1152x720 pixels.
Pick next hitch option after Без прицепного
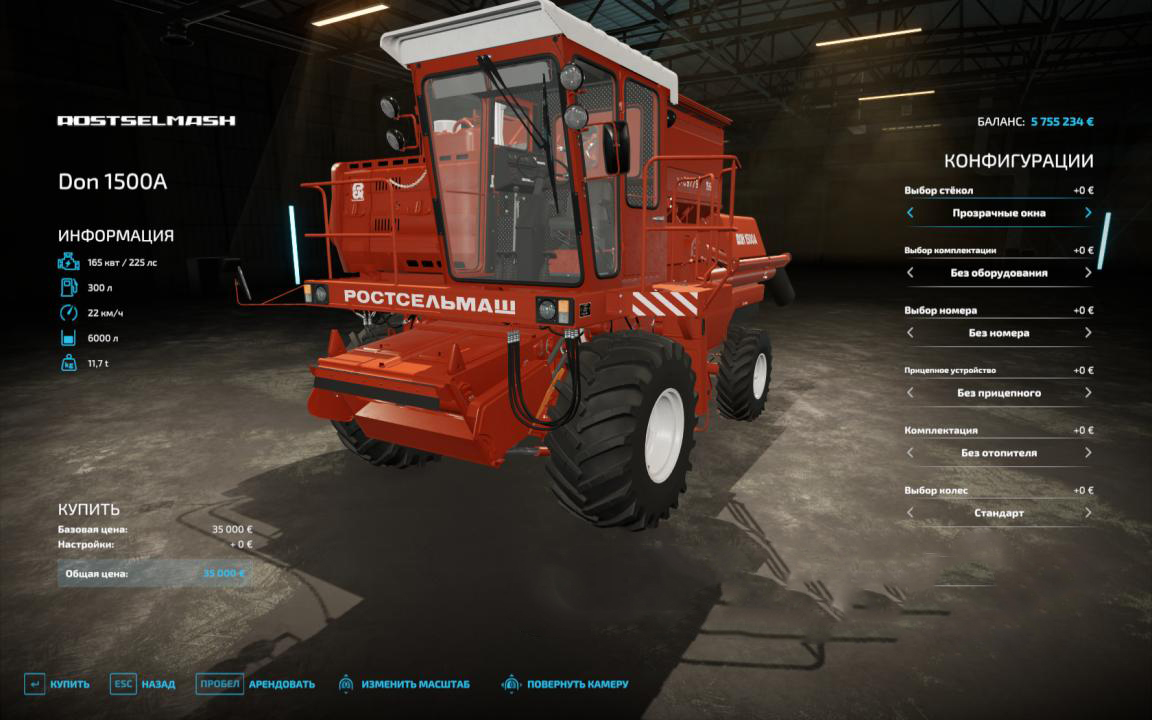tap(1088, 393)
